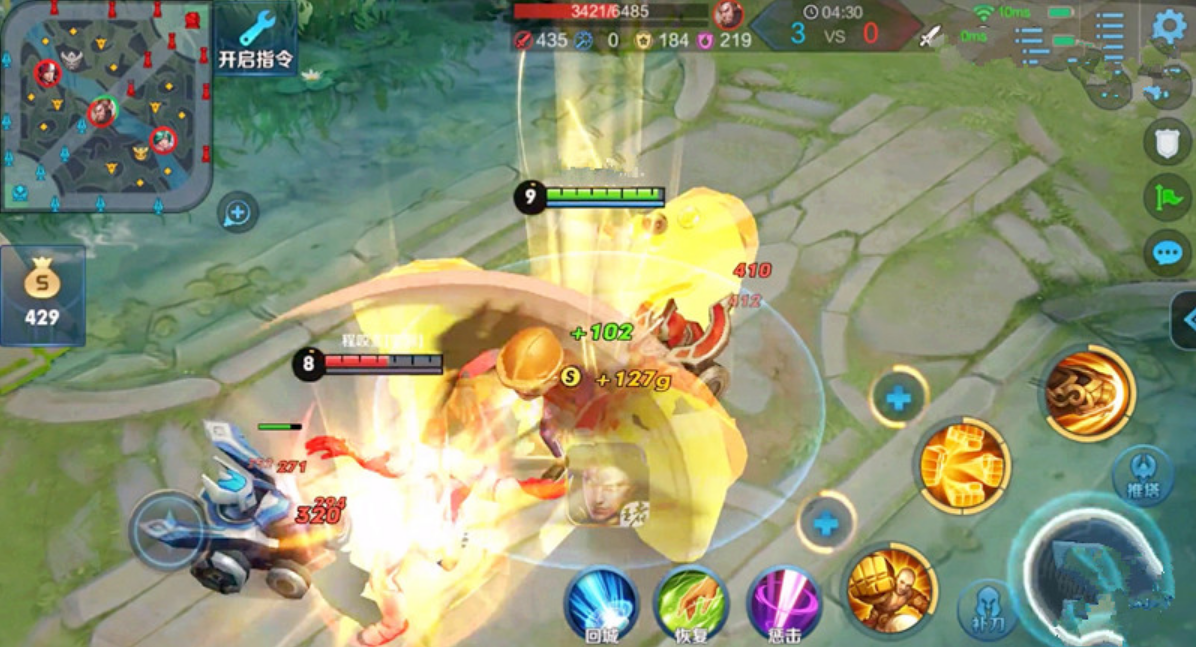Open the shop via the gold bag
The width and height of the screenshot is (1196, 647).
(x=42, y=295)
